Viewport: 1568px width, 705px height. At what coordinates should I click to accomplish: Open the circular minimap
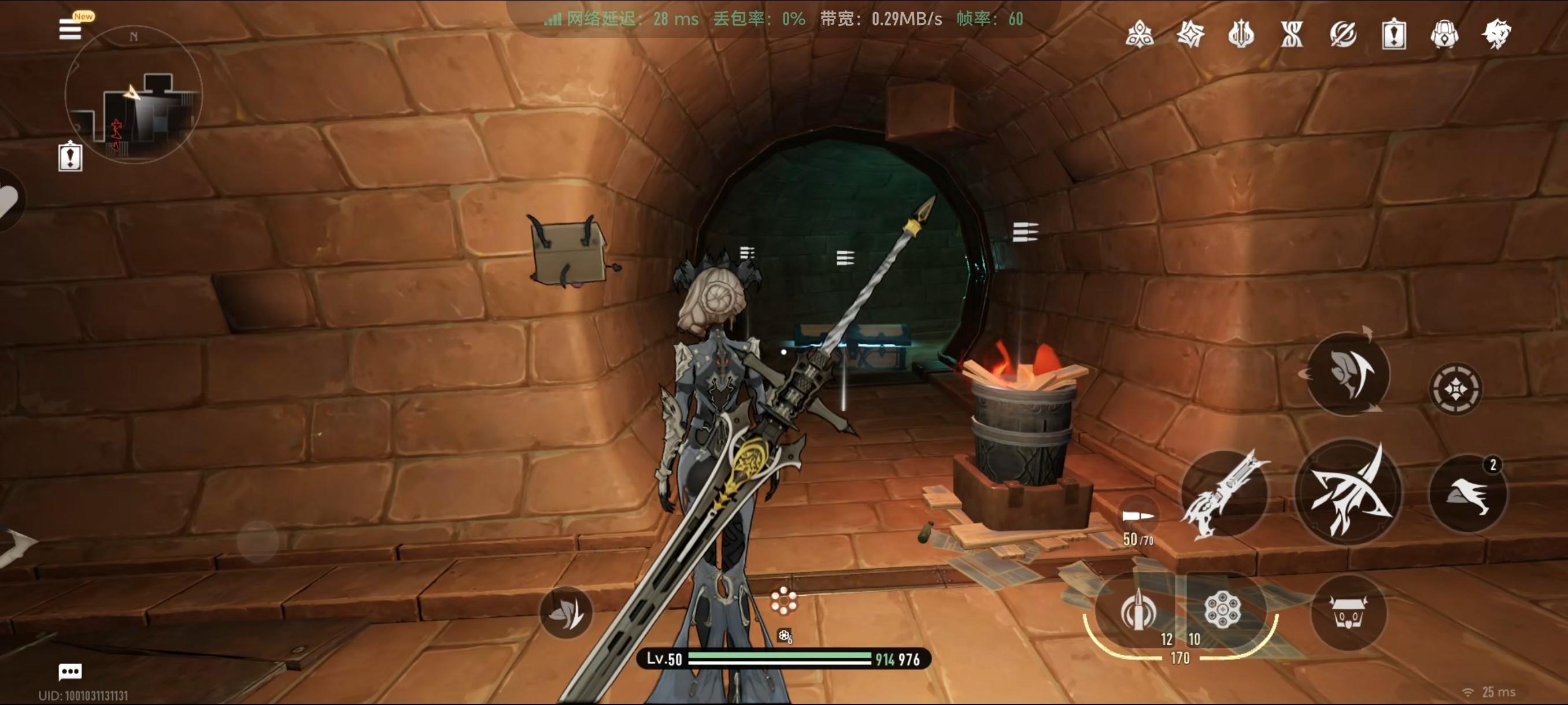click(x=134, y=95)
